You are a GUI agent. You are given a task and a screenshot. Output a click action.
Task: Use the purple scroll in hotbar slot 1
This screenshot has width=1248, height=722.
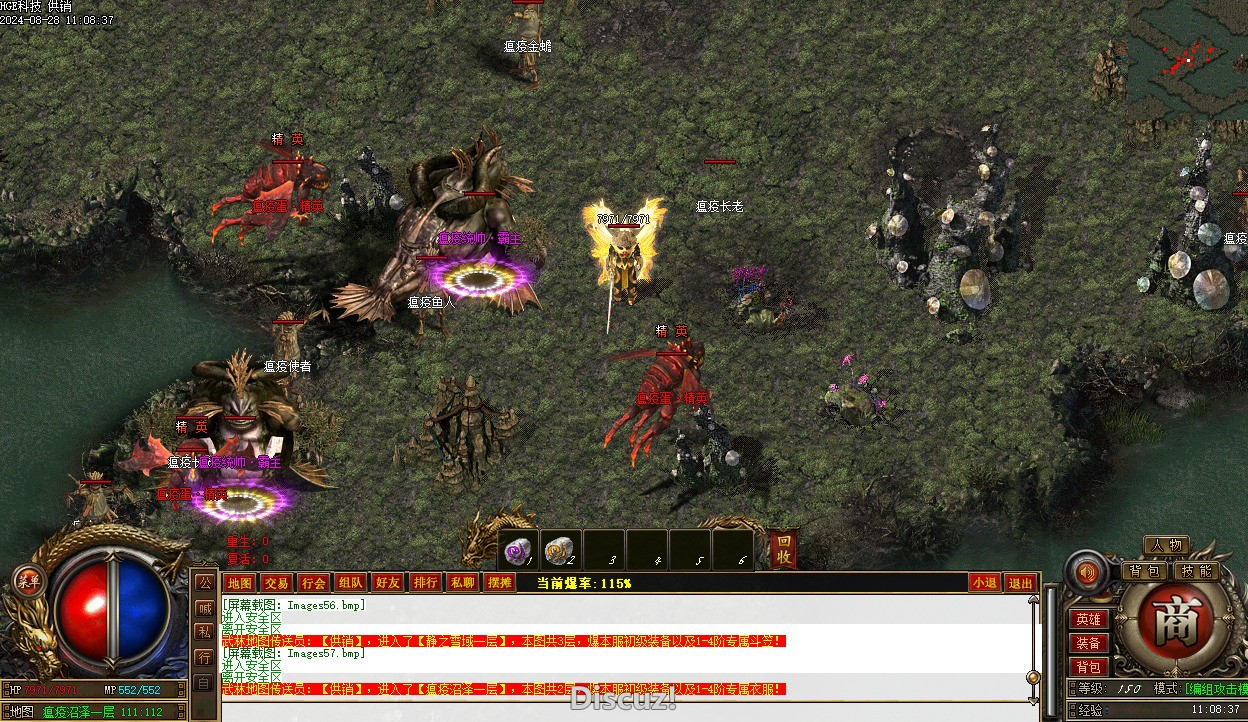518,550
